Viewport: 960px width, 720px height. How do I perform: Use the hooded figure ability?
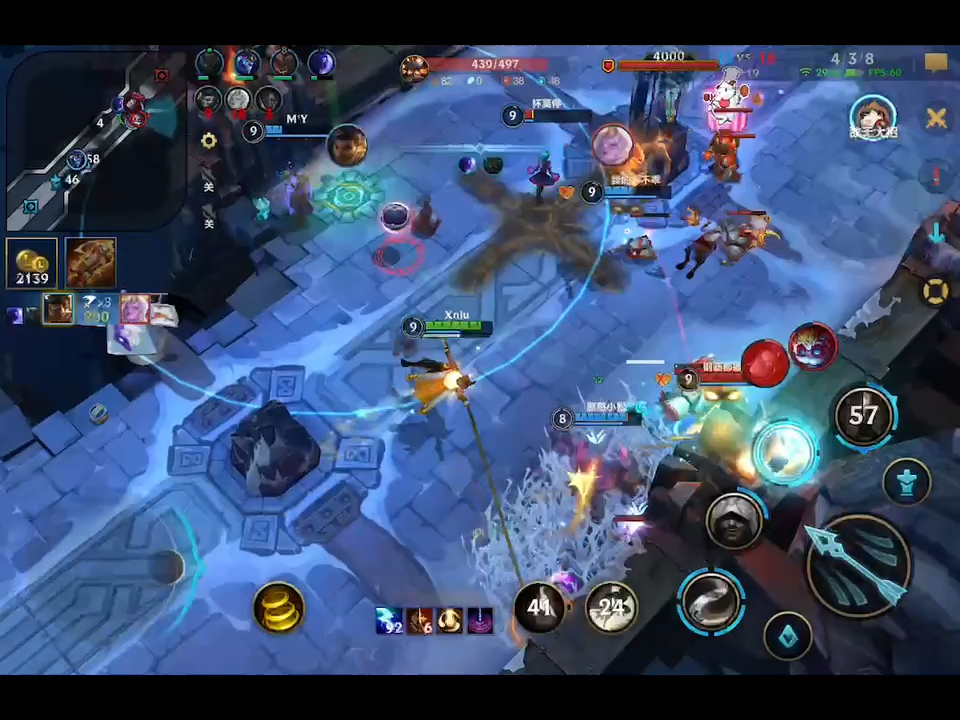pyautogui.click(x=735, y=519)
